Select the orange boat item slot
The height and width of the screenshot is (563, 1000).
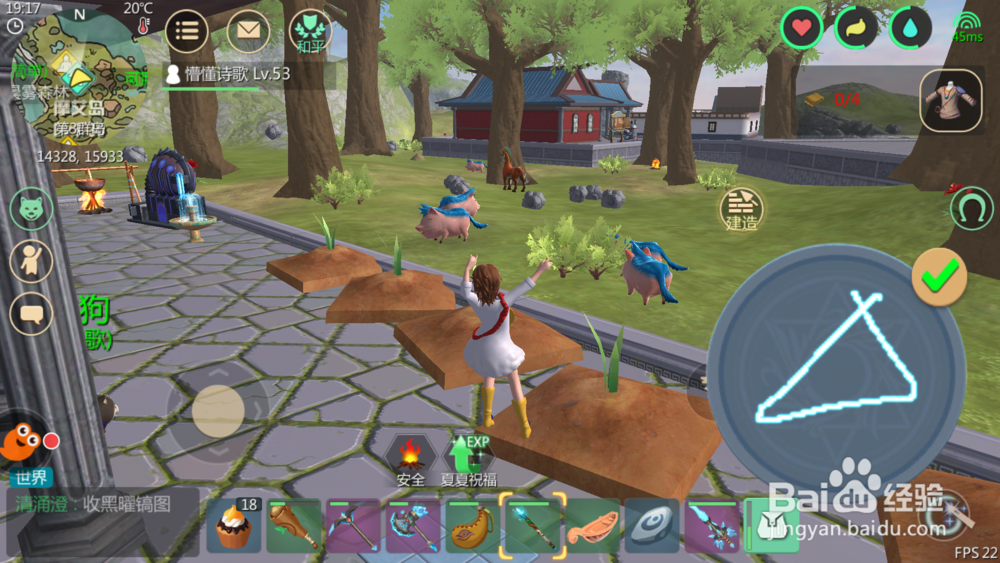click(x=593, y=526)
